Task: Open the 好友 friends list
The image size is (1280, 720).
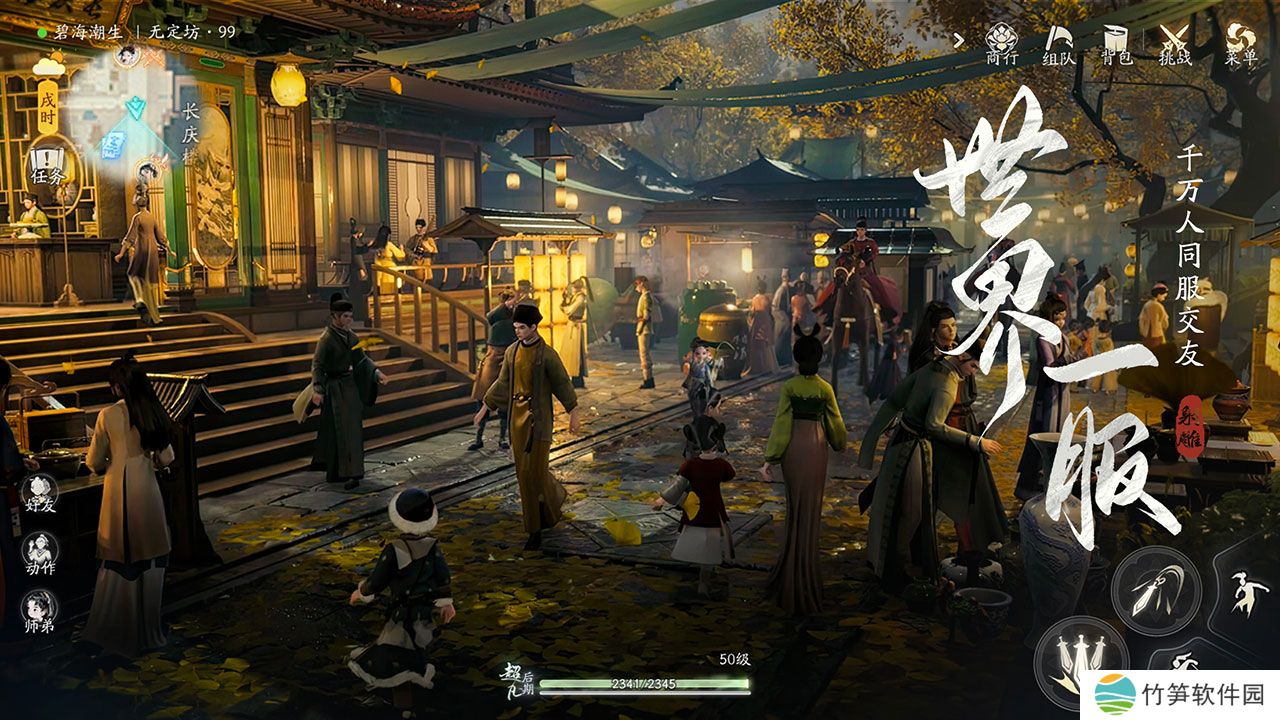Action: pyautogui.click(x=40, y=494)
